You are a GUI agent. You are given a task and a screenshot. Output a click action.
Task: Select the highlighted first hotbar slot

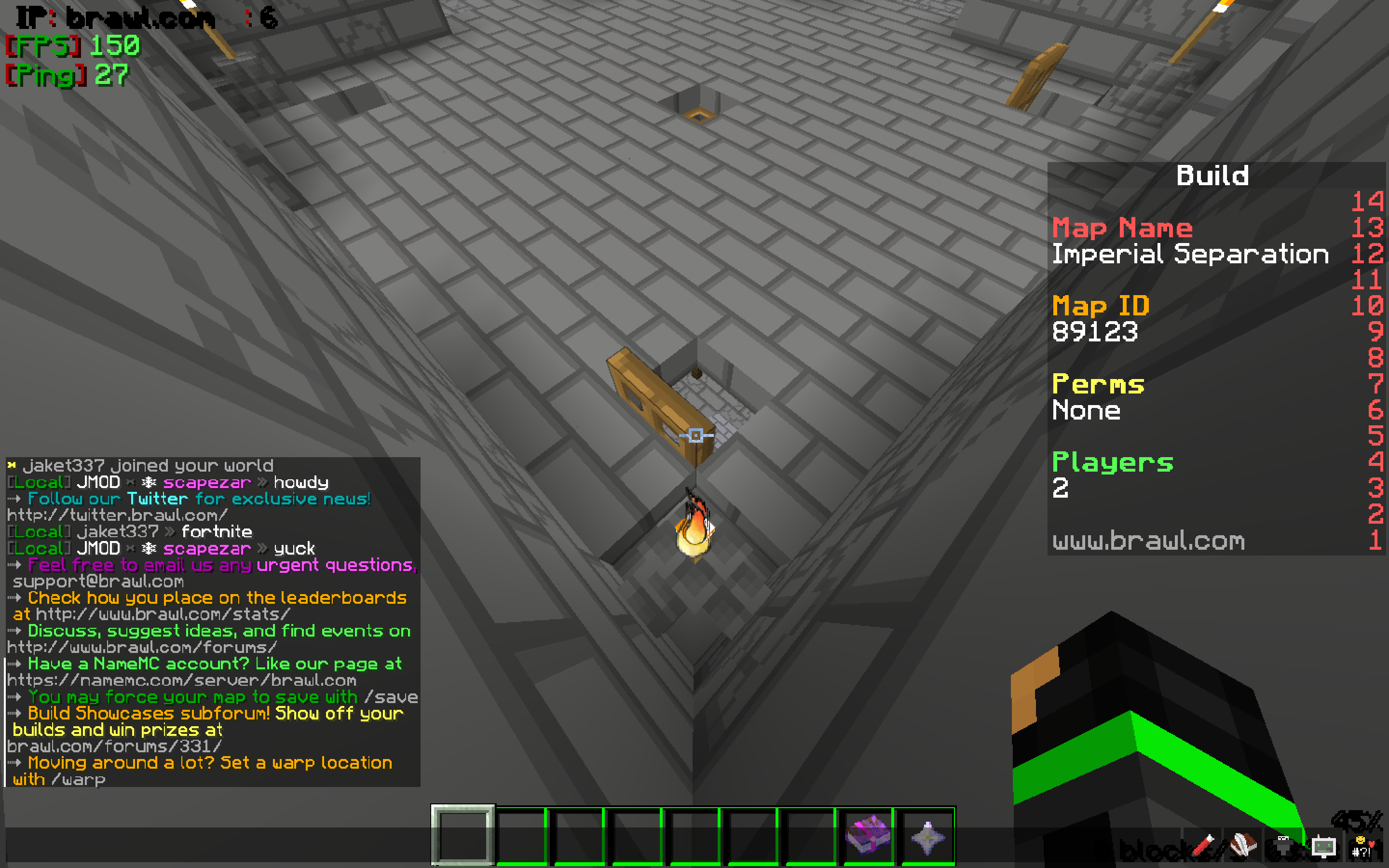[463, 835]
